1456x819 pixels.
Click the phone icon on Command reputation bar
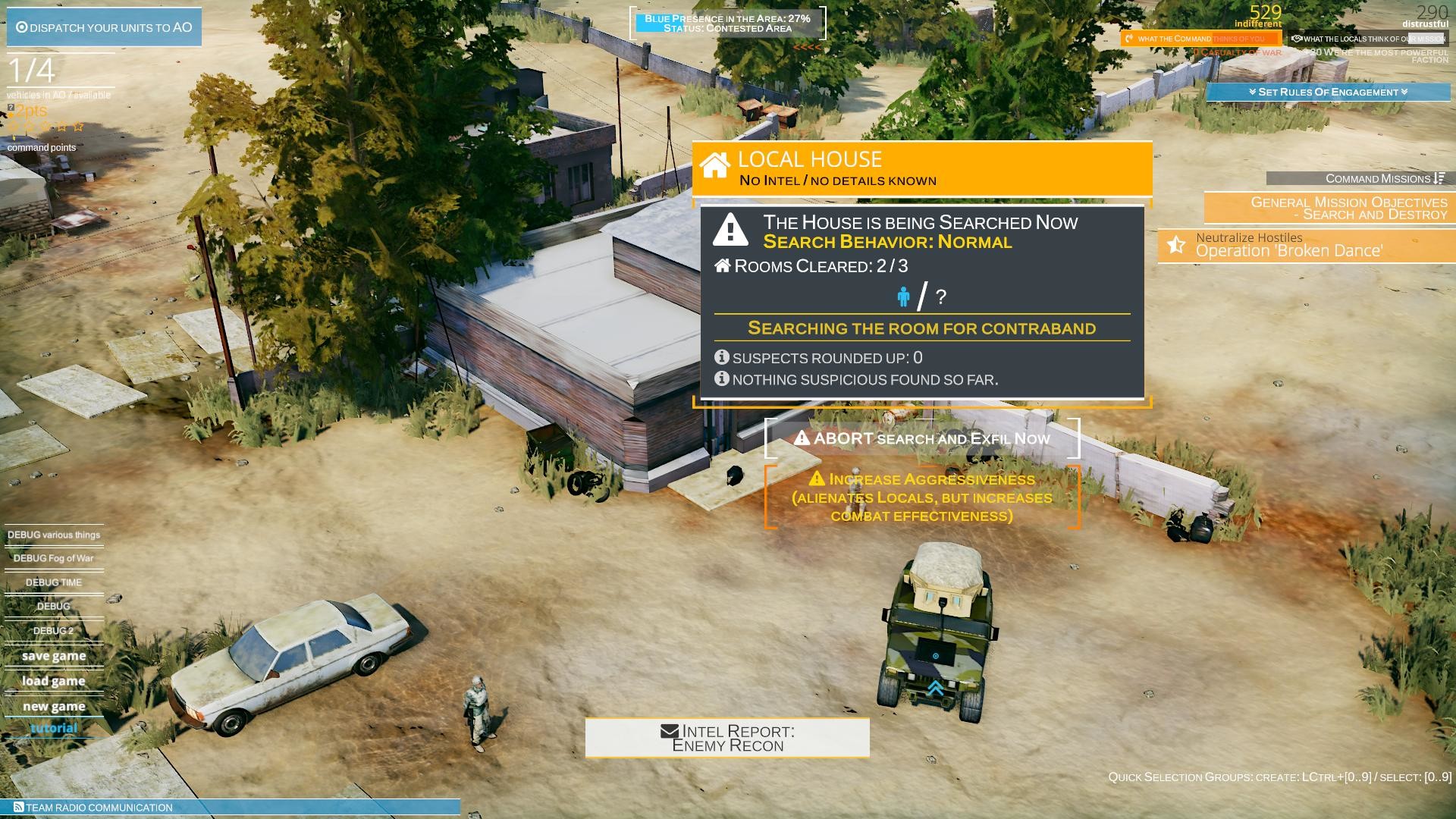pos(1130,38)
